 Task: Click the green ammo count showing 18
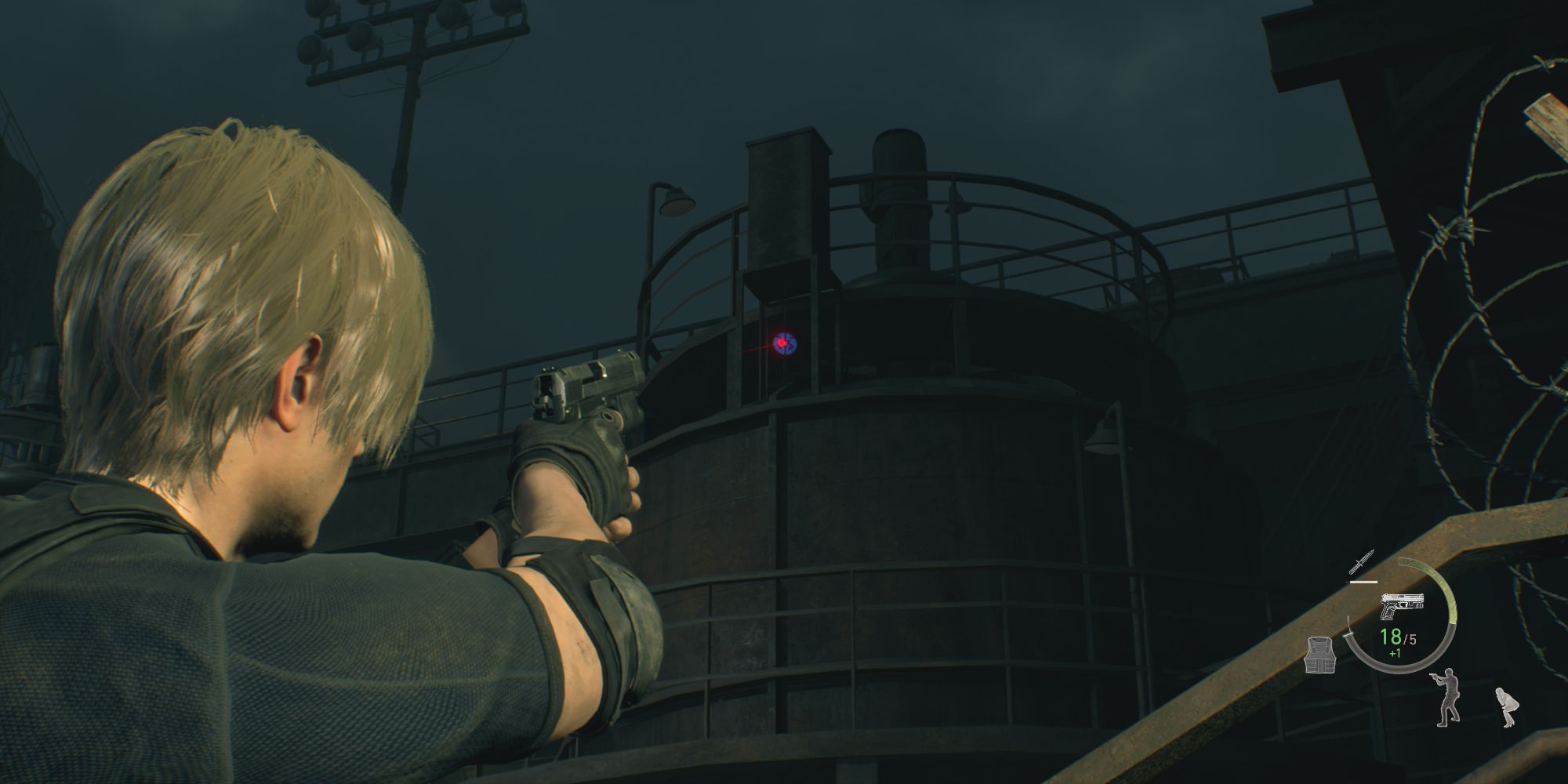click(1391, 637)
